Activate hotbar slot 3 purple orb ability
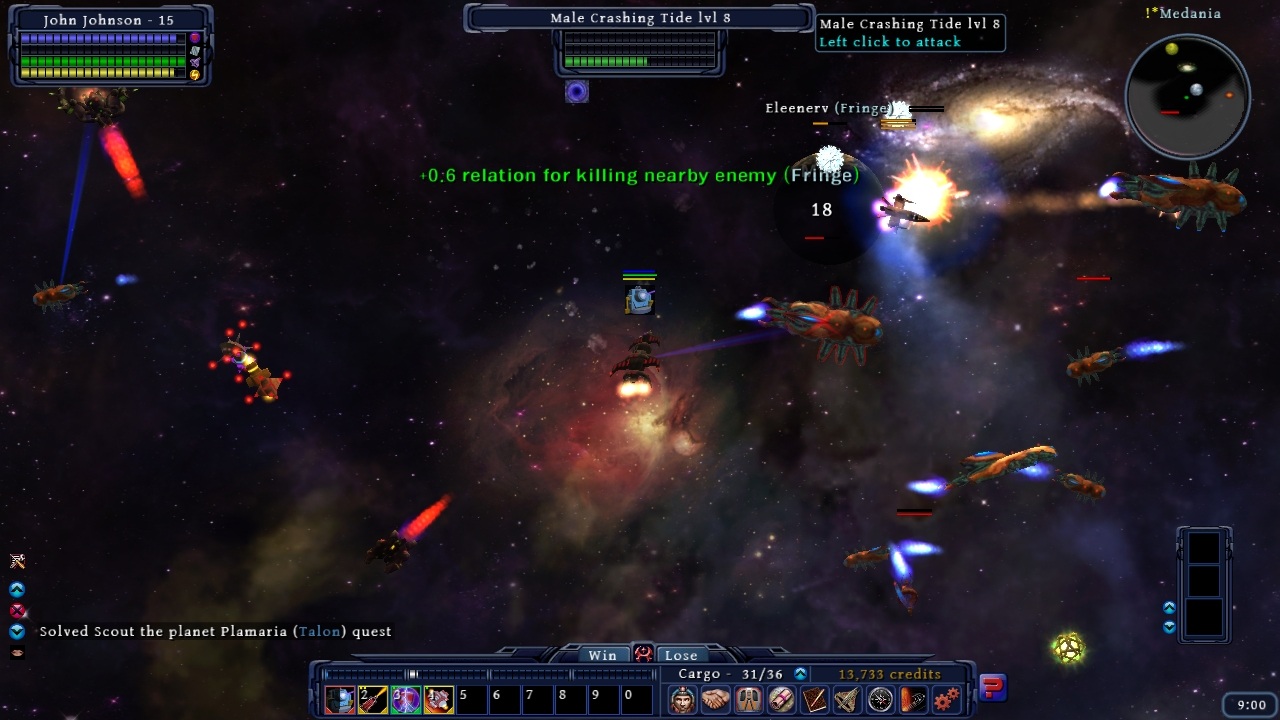Image resolution: width=1280 pixels, height=720 pixels. 406,699
